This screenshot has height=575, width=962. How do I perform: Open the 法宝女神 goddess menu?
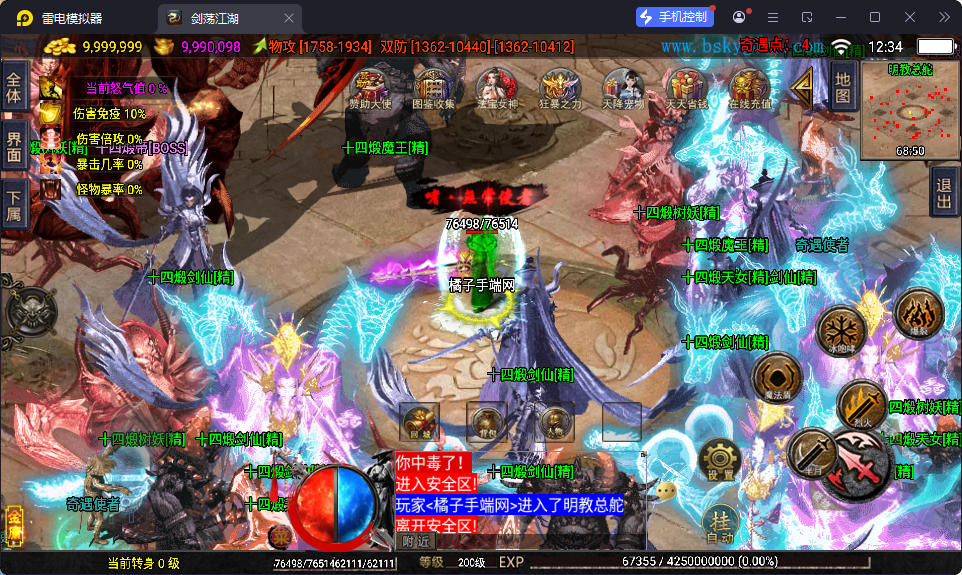click(495, 88)
